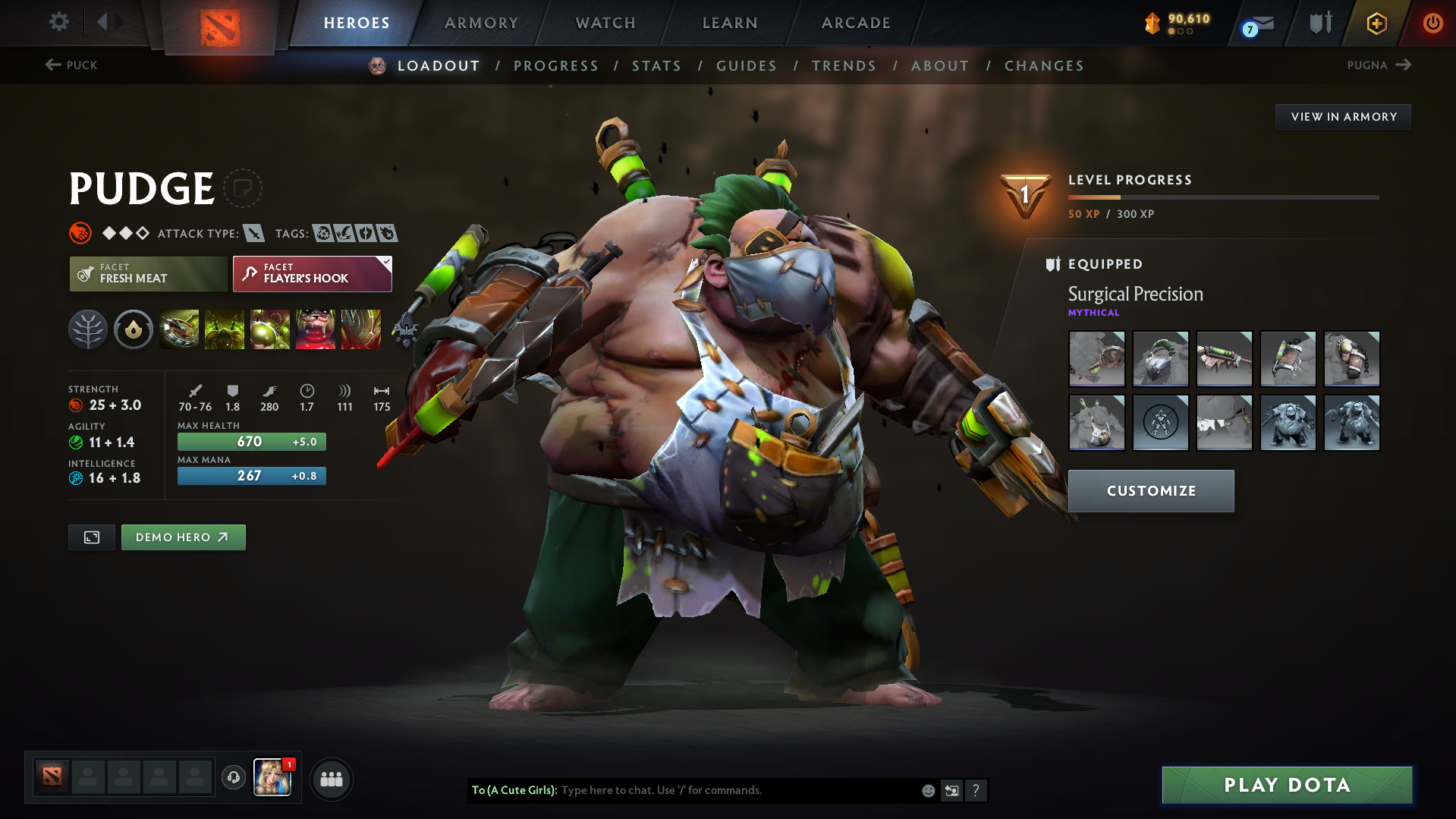Select Pudge's Meat Hook ability icon
1456x819 pixels.
pyautogui.click(x=179, y=329)
